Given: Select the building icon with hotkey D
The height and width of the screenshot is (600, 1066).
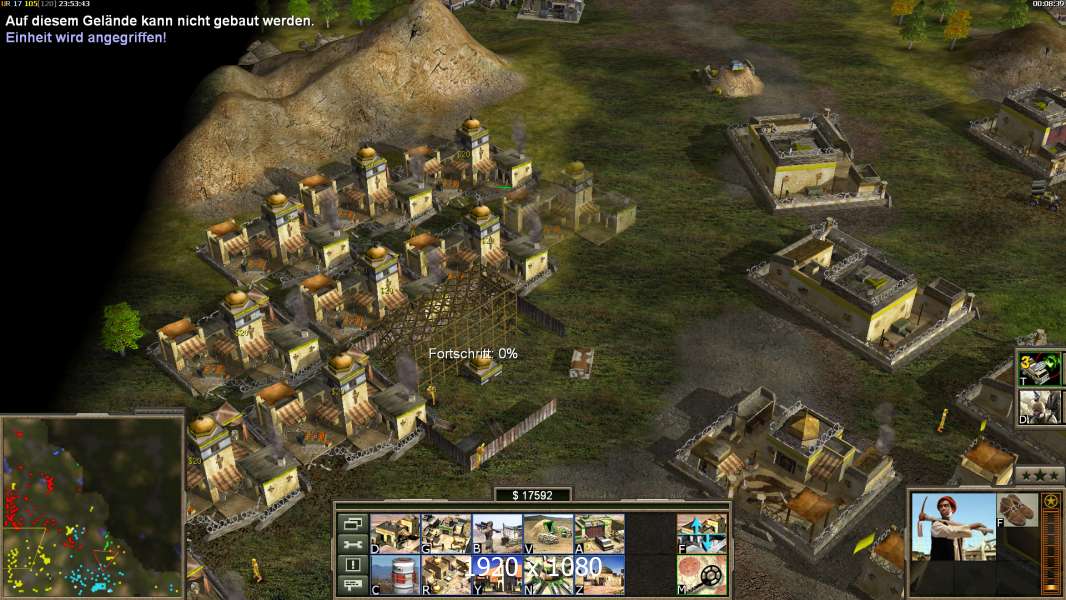Looking at the screenshot, I should 395,533.
